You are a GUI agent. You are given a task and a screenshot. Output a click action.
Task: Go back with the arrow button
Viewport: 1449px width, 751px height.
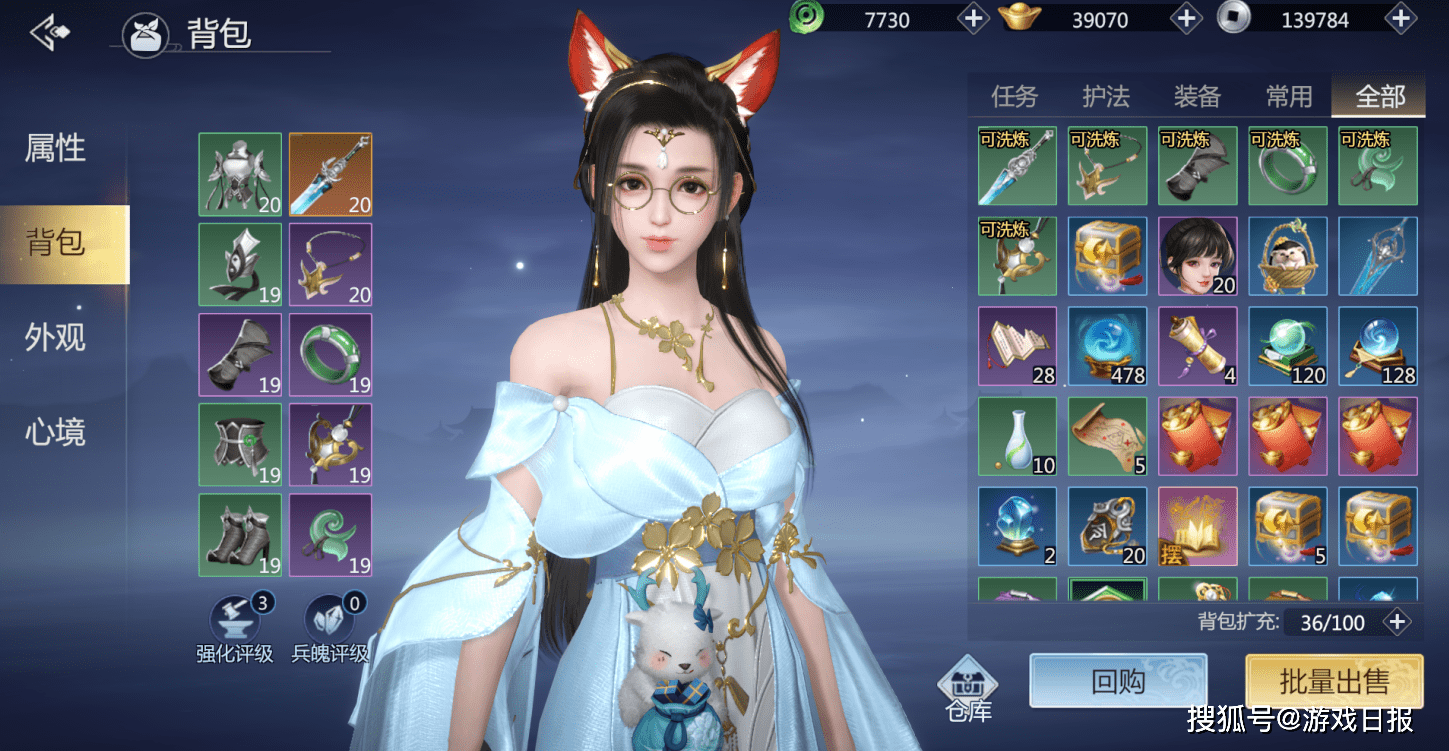(x=50, y=33)
